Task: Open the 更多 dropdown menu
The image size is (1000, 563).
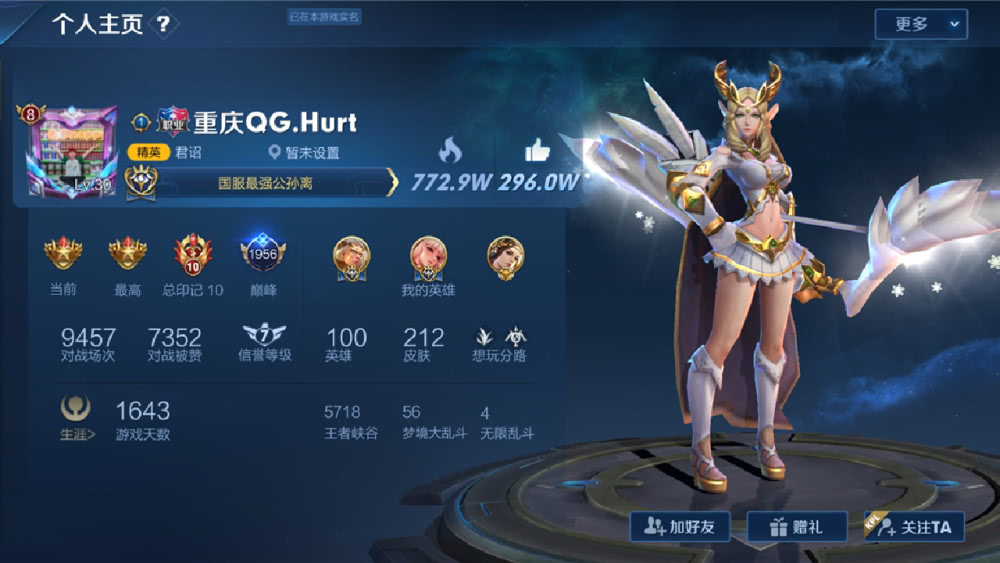Action: tap(920, 24)
